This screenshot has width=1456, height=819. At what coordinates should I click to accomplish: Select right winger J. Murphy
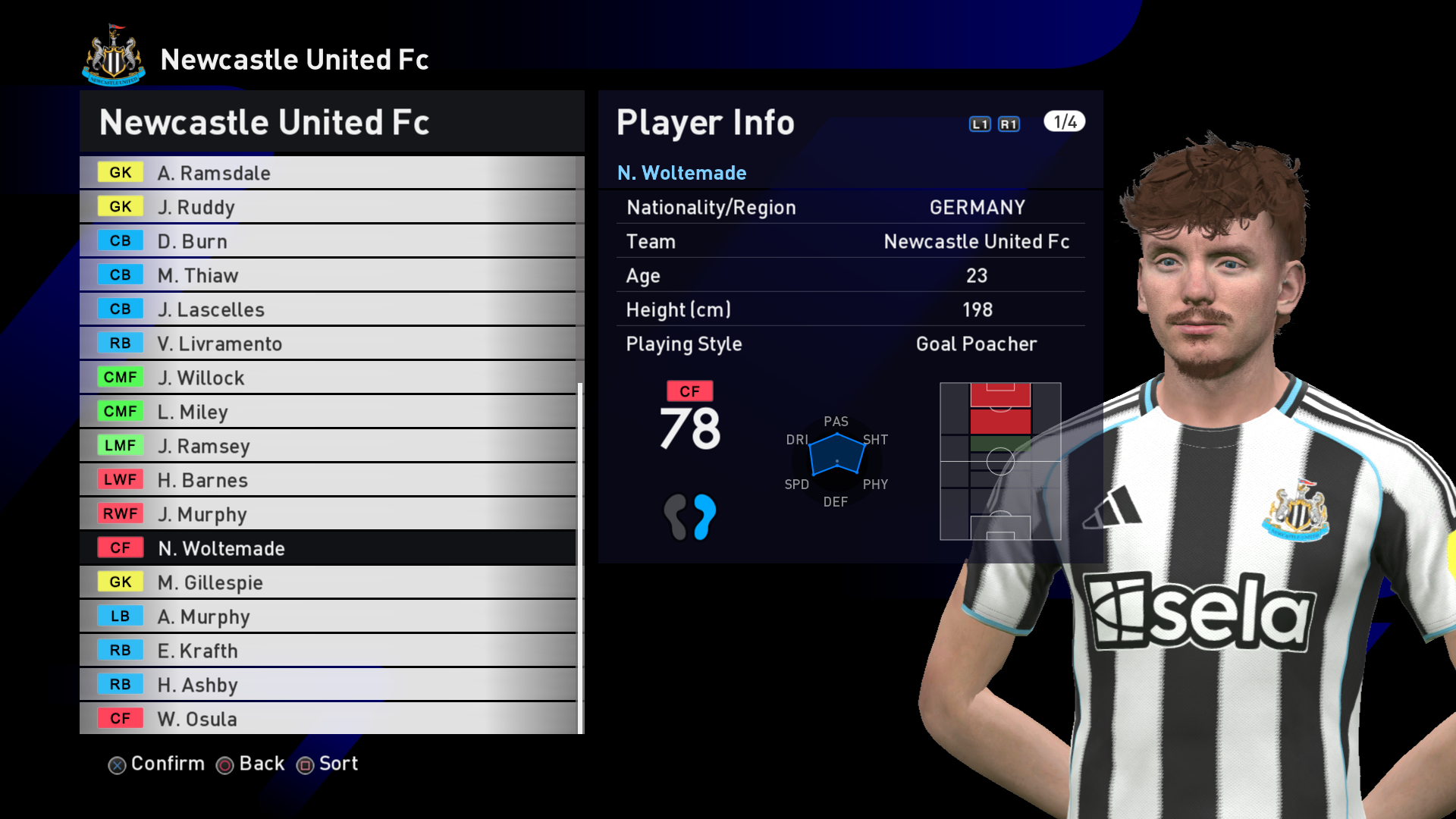pos(328,514)
